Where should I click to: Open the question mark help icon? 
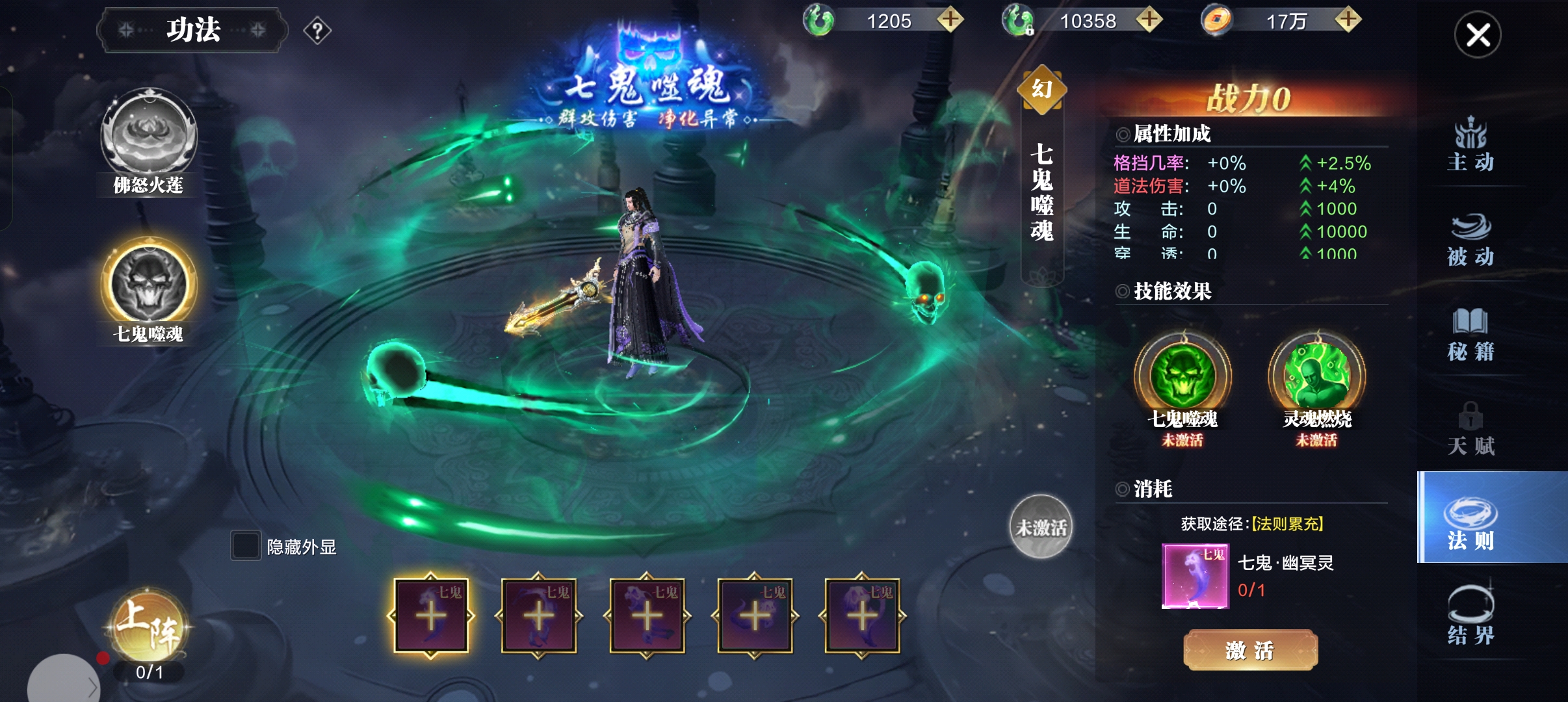click(317, 31)
